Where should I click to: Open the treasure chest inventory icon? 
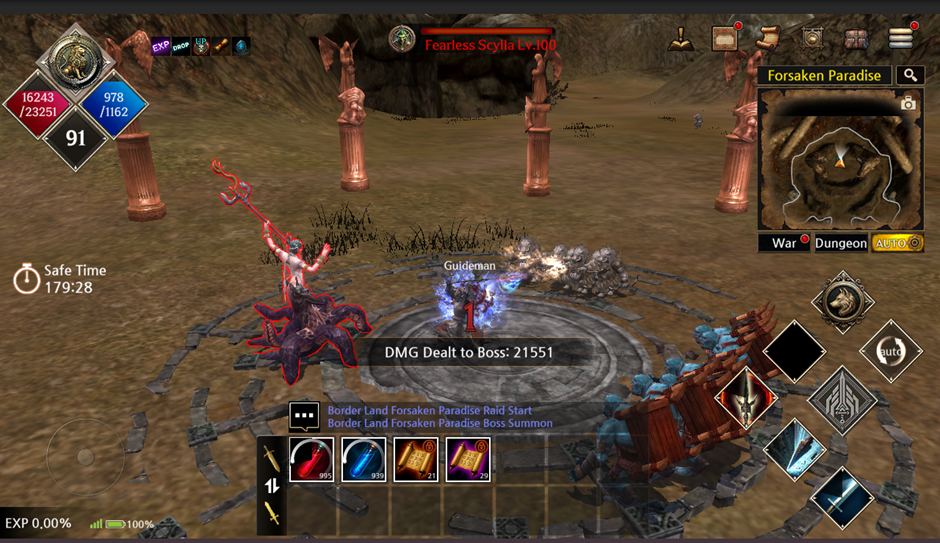(857, 38)
